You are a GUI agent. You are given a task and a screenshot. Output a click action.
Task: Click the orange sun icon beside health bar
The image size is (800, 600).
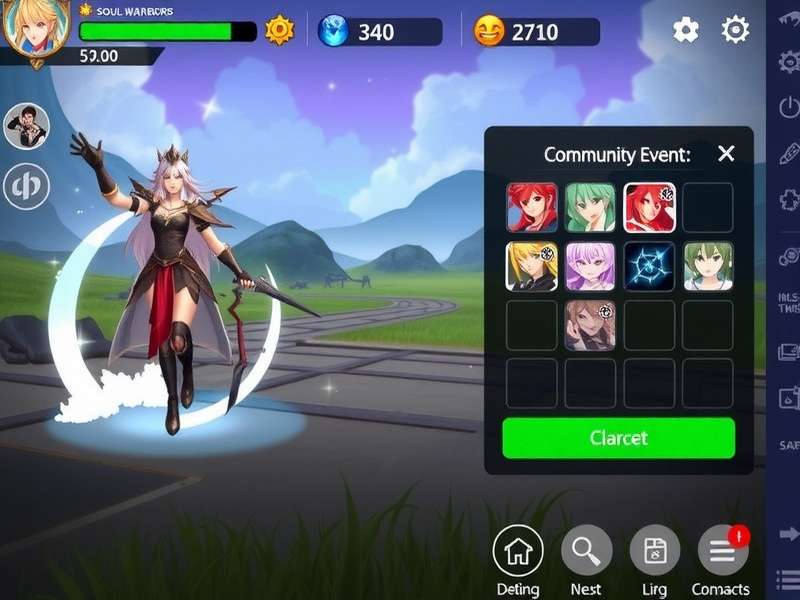click(279, 31)
